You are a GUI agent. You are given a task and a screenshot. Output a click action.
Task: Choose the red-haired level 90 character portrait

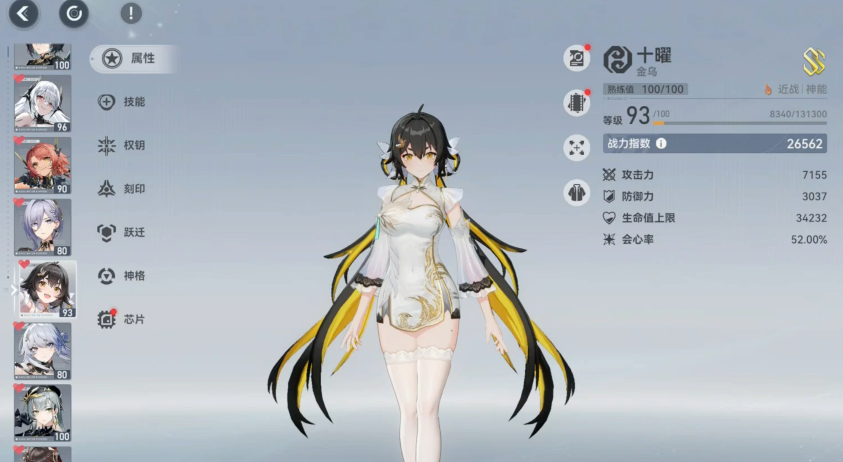click(42, 165)
